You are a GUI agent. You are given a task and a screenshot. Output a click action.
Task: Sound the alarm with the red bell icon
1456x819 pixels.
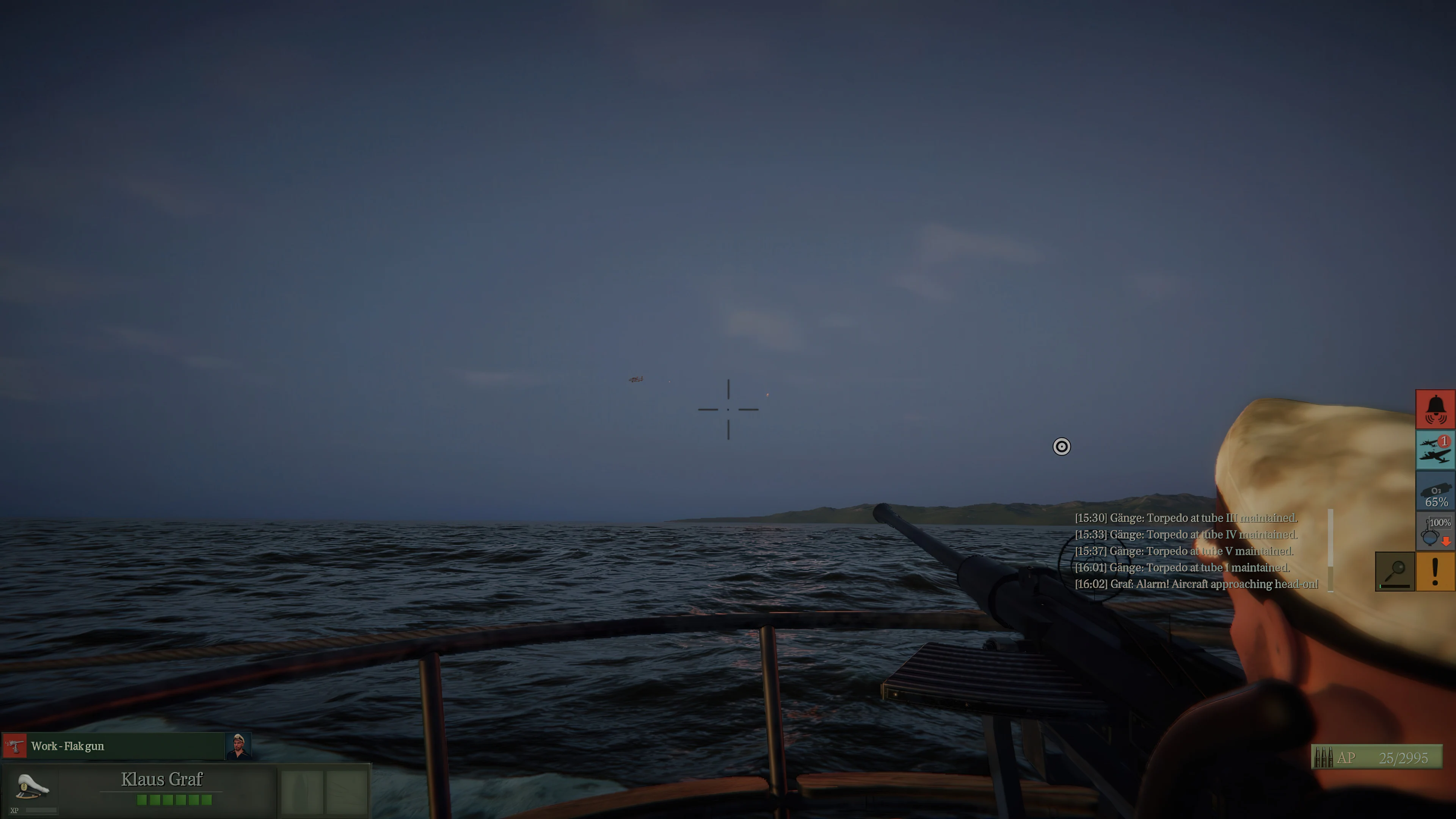pos(1436,409)
